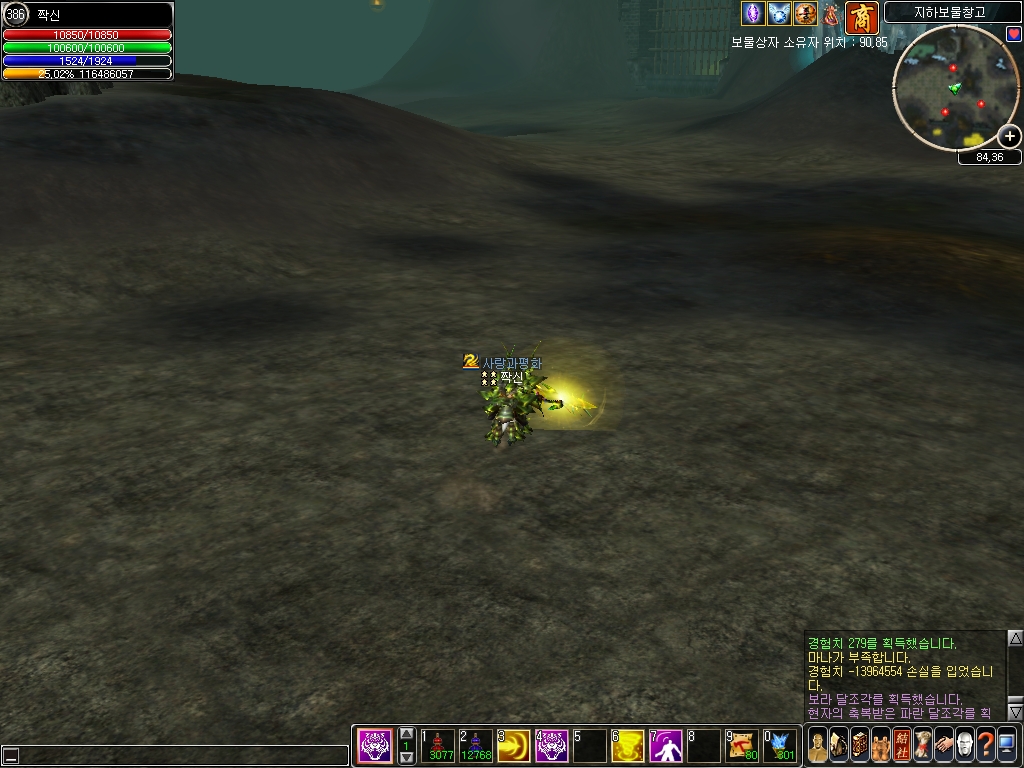Select the blue winged orb buff icon
The width and height of the screenshot is (1024, 768).
(779, 14)
